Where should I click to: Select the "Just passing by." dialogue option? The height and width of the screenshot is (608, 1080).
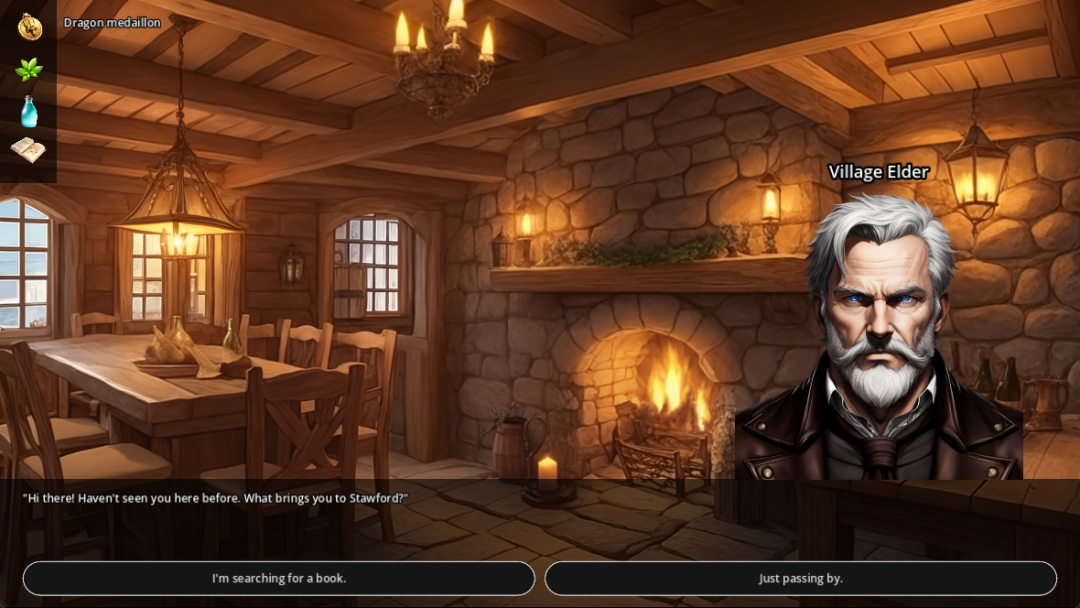(x=800, y=578)
